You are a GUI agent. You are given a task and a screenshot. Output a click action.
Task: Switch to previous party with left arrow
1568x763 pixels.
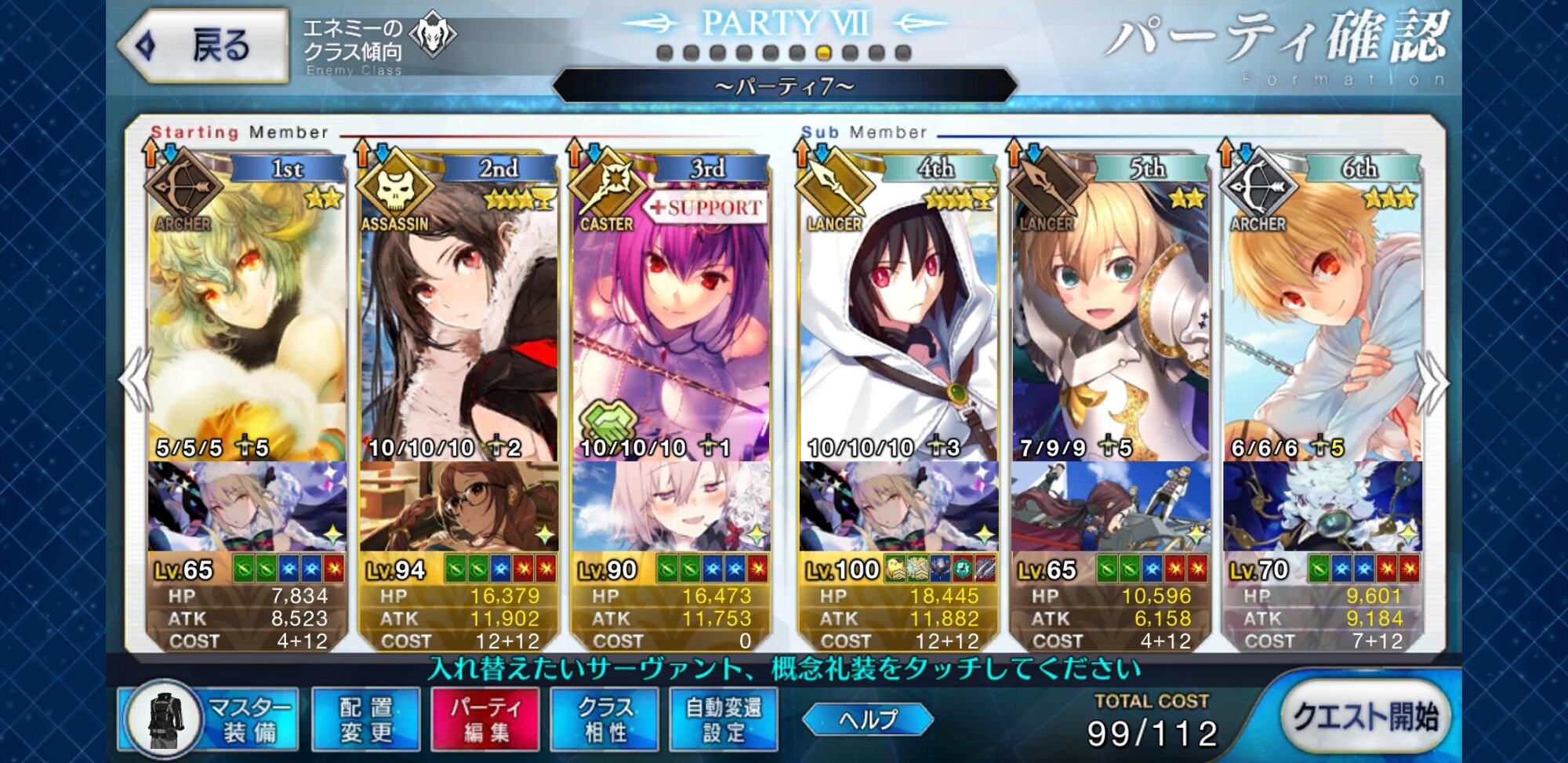click(135, 380)
